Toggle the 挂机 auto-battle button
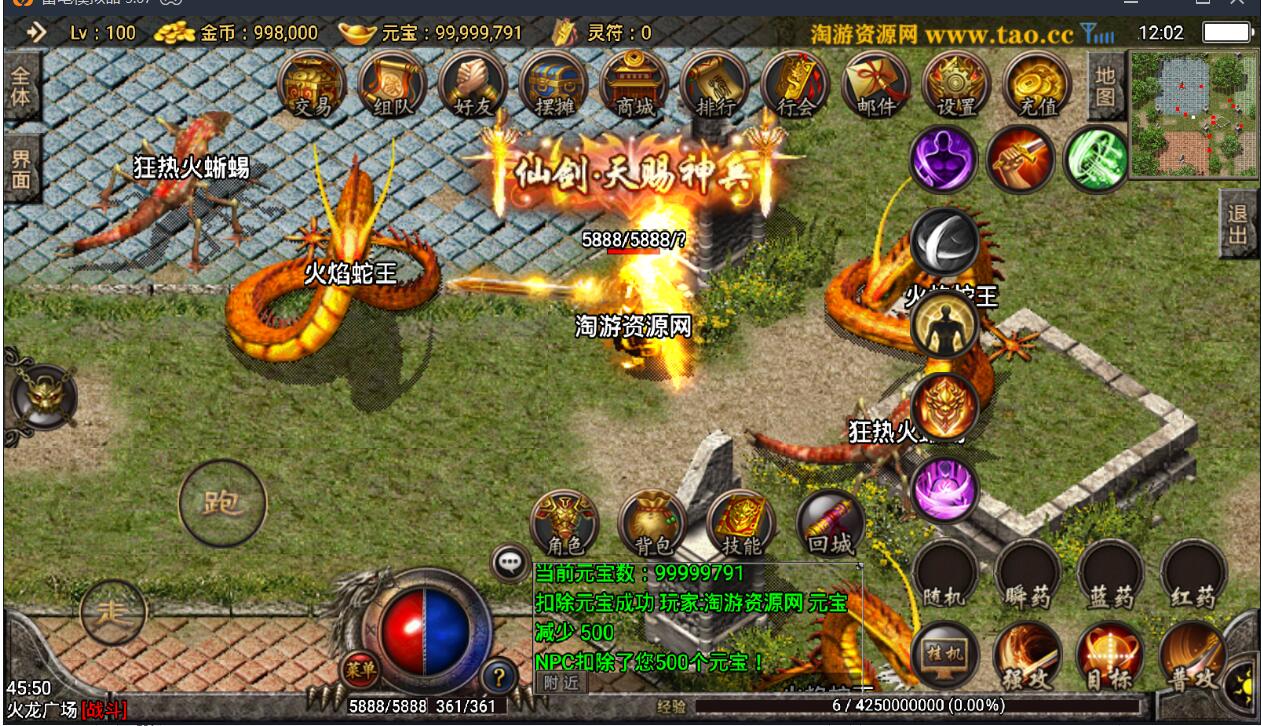The image size is (1261, 726). point(944,654)
